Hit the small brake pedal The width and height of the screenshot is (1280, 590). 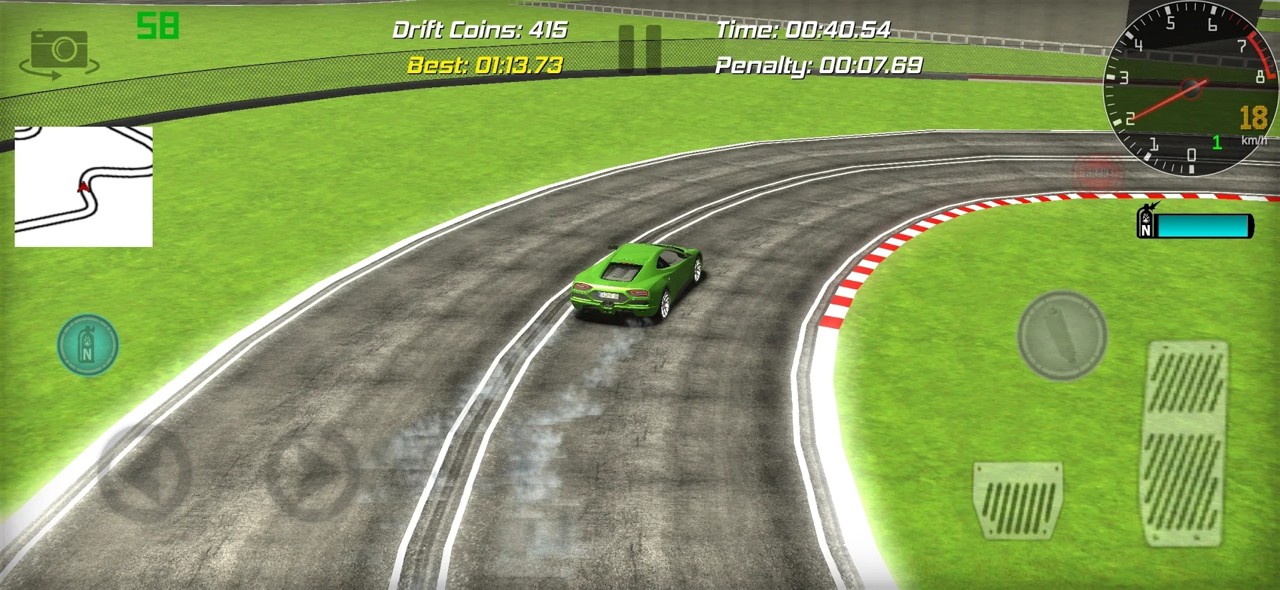1018,500
